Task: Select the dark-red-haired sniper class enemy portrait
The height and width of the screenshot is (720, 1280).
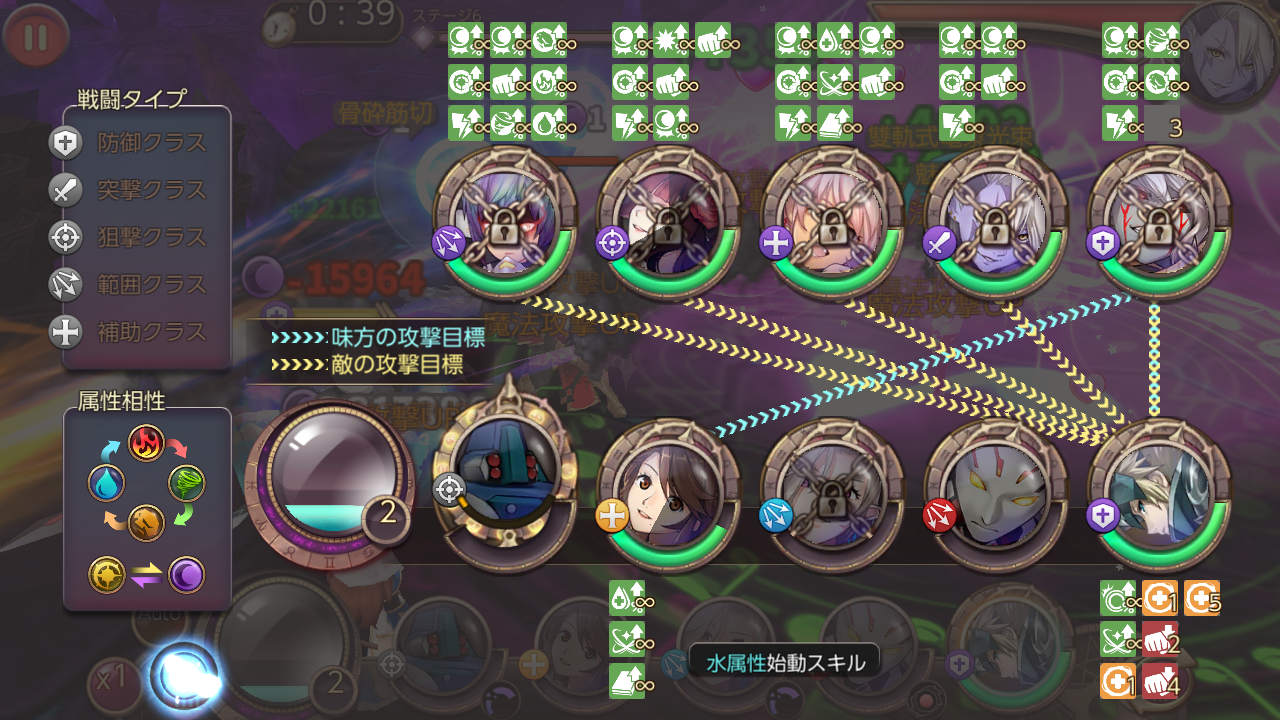Action: pos(668,220)
